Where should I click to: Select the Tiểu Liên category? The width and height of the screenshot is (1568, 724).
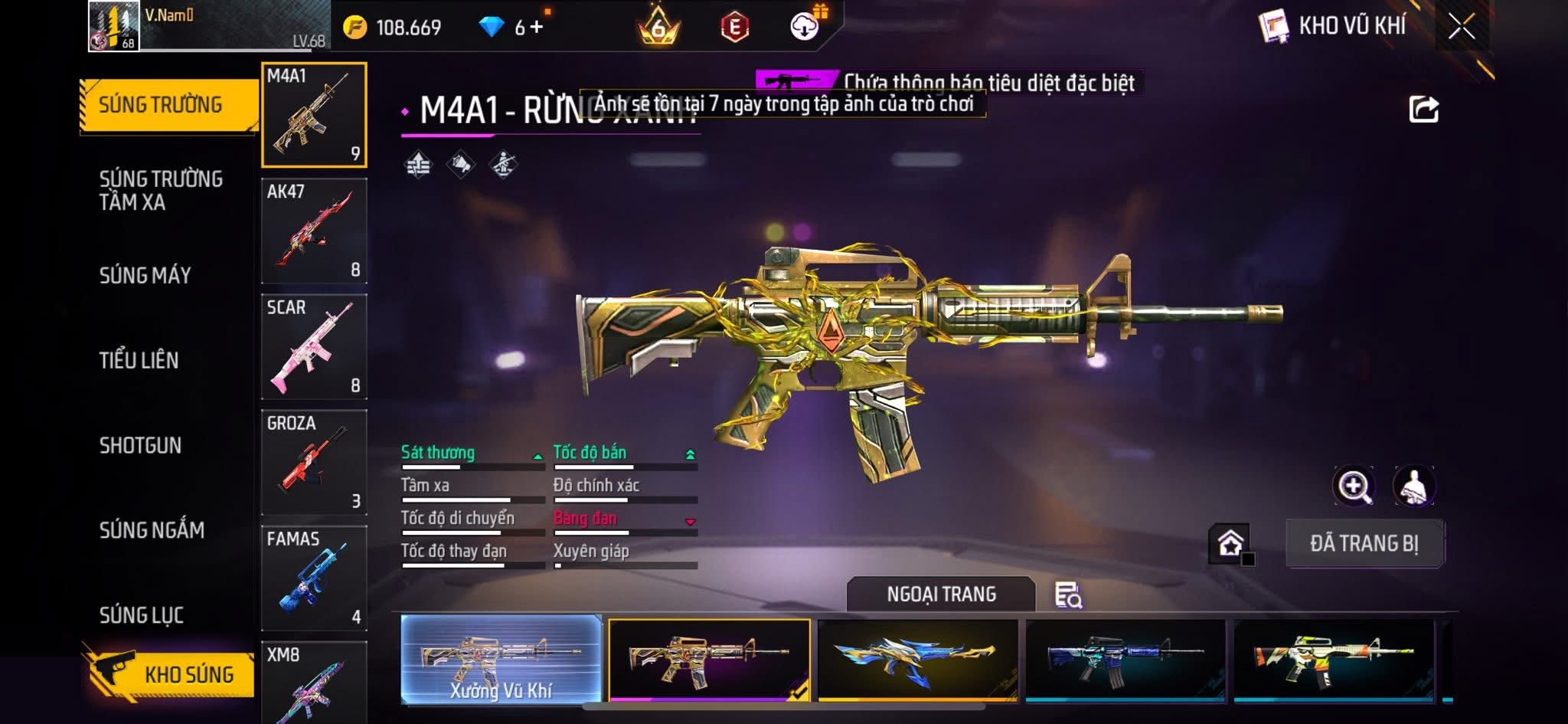pyautogui.click(x=139, y=360)
